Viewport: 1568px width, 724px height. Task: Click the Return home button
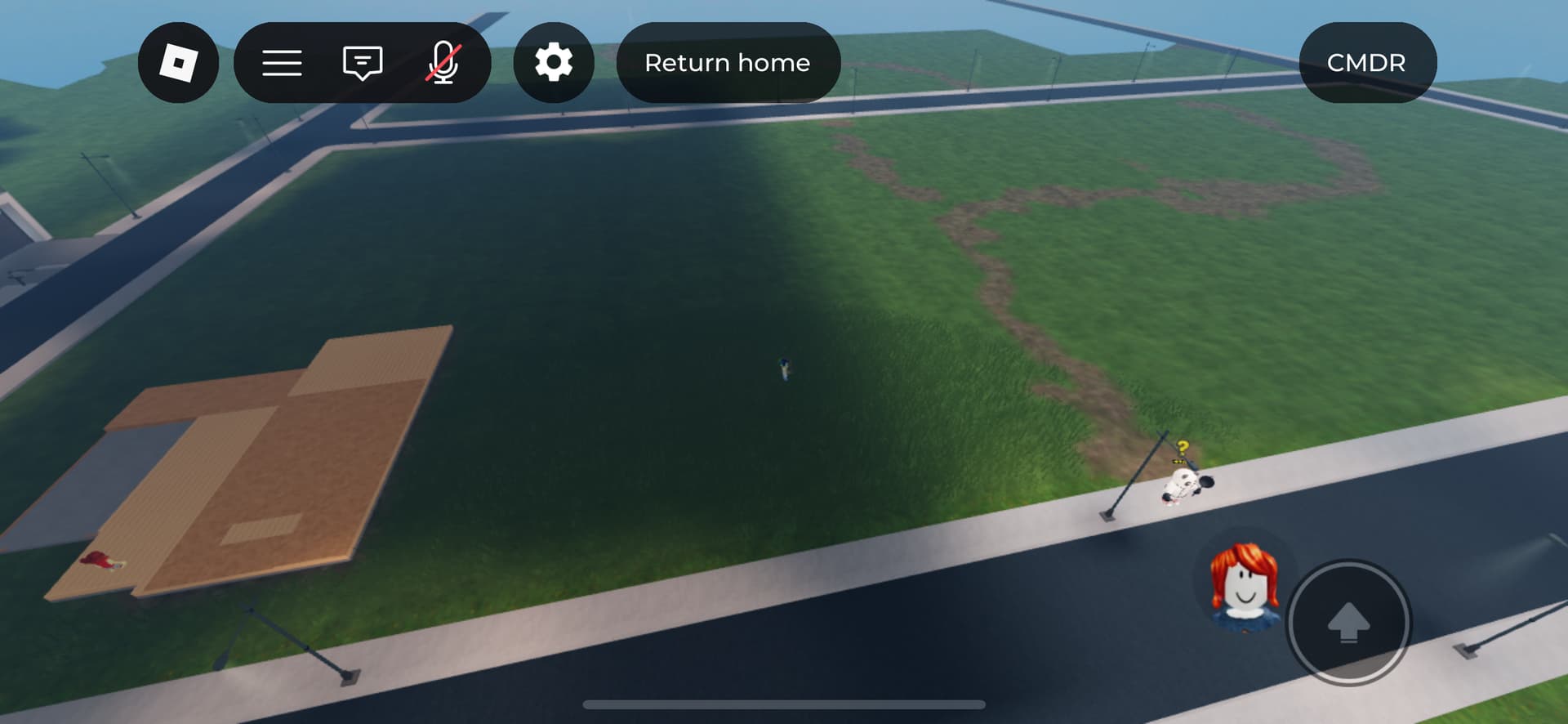point(728,63)
